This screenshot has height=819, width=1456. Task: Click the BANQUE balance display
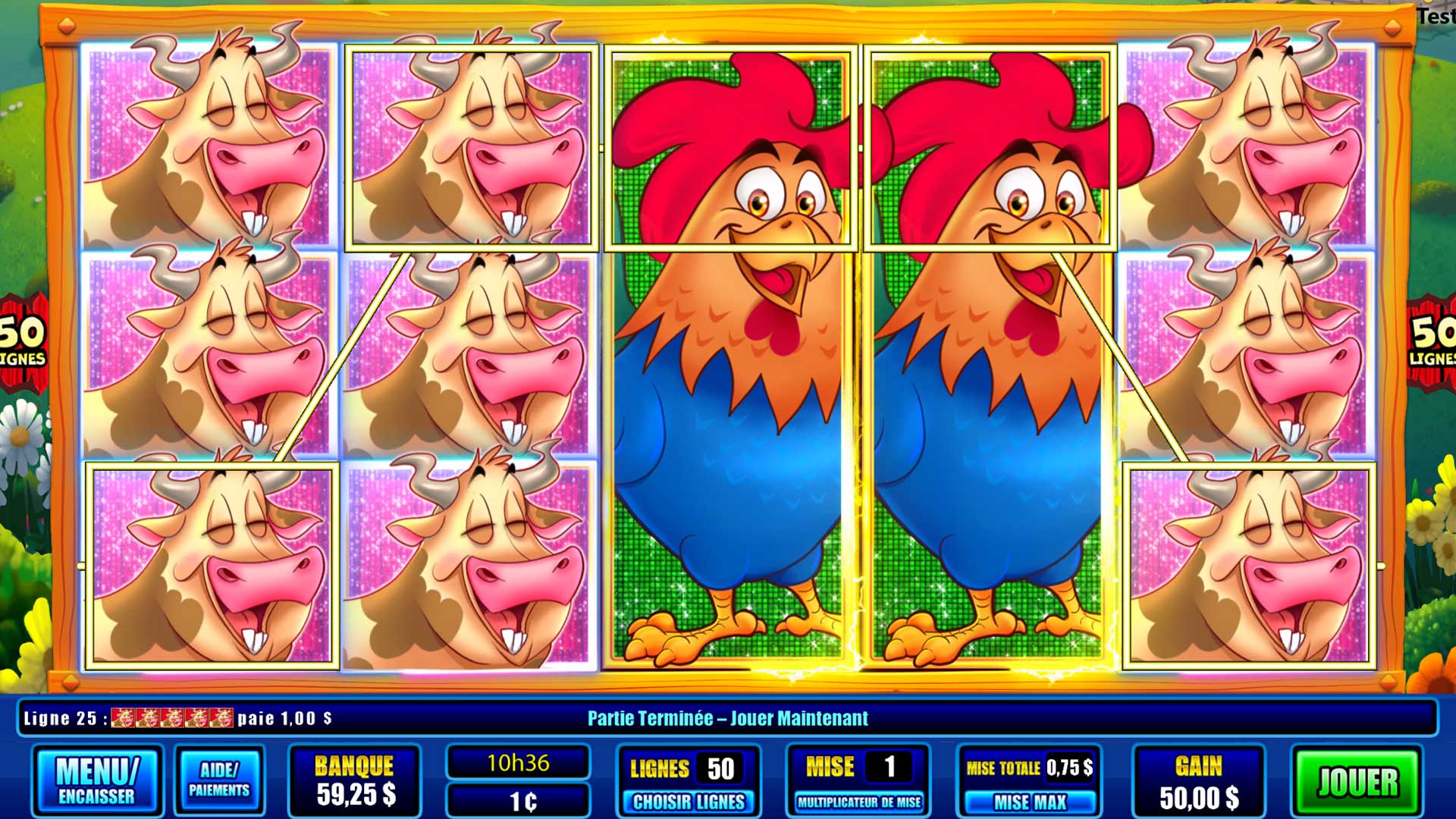tap(354, 779)
